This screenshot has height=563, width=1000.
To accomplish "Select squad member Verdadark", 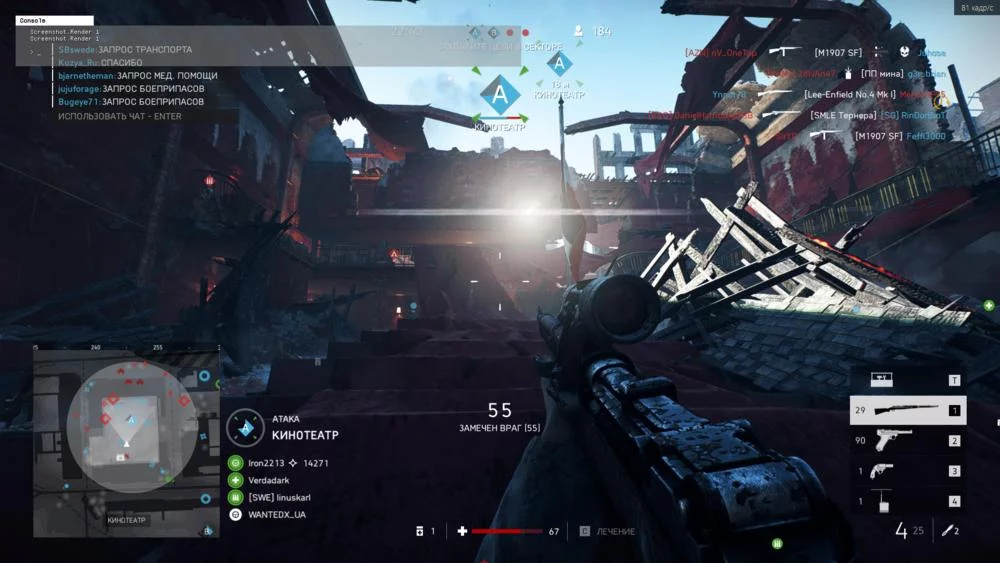I will [x=268, y=480].
